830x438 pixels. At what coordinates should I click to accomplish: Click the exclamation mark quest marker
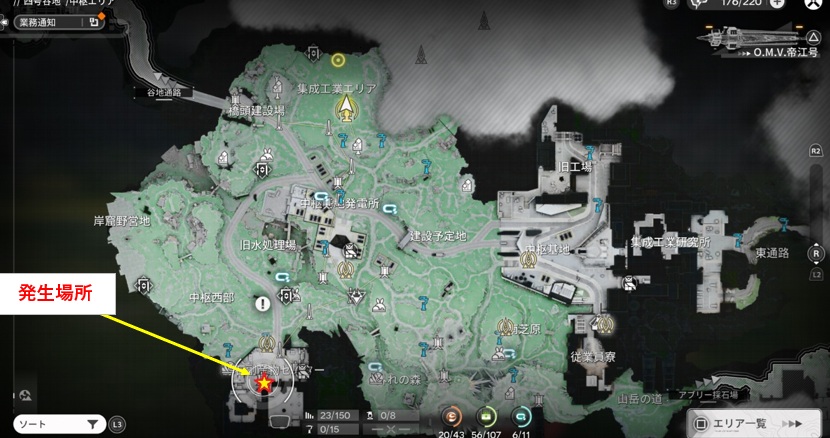tap(262, 302)
